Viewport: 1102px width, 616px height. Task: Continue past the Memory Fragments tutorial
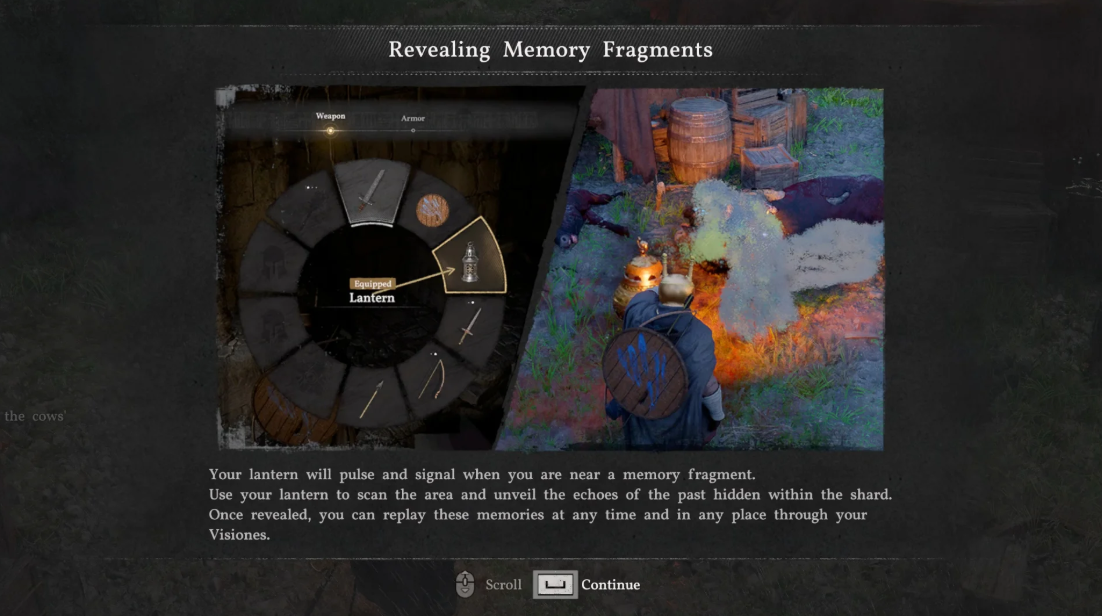(587, 585)
